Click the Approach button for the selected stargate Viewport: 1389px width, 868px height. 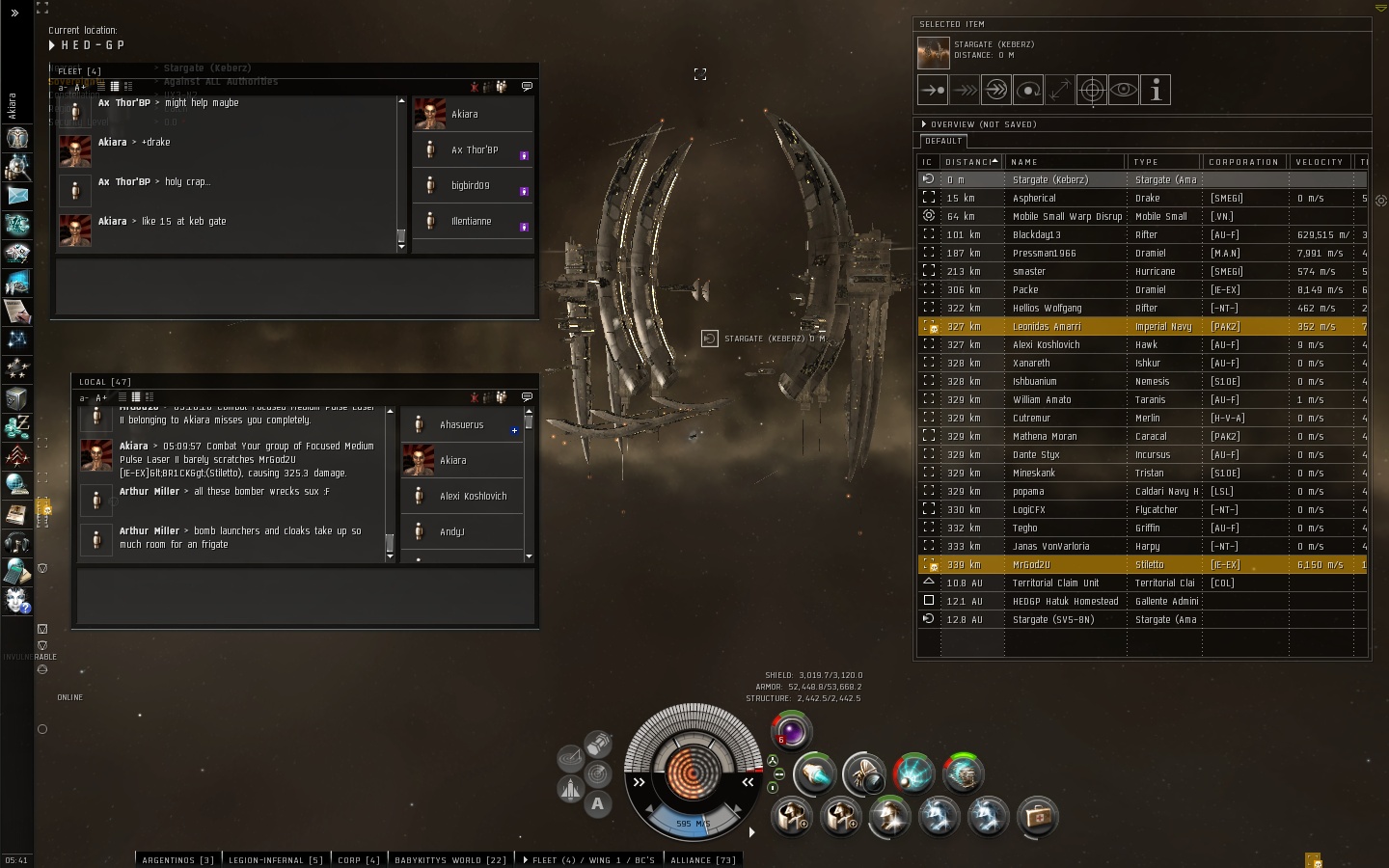point(933,90)
